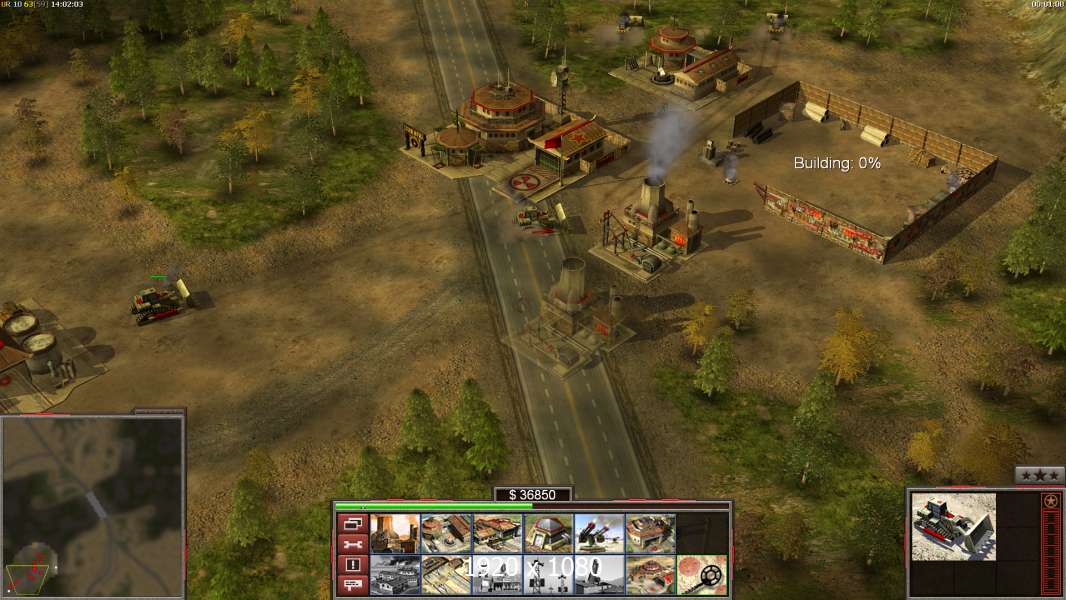Viewport: 1066px width, 600px height.
Task: Build the nuclear reactor with cooling towers
Action: pyautogui.click(x=395, y=534)
